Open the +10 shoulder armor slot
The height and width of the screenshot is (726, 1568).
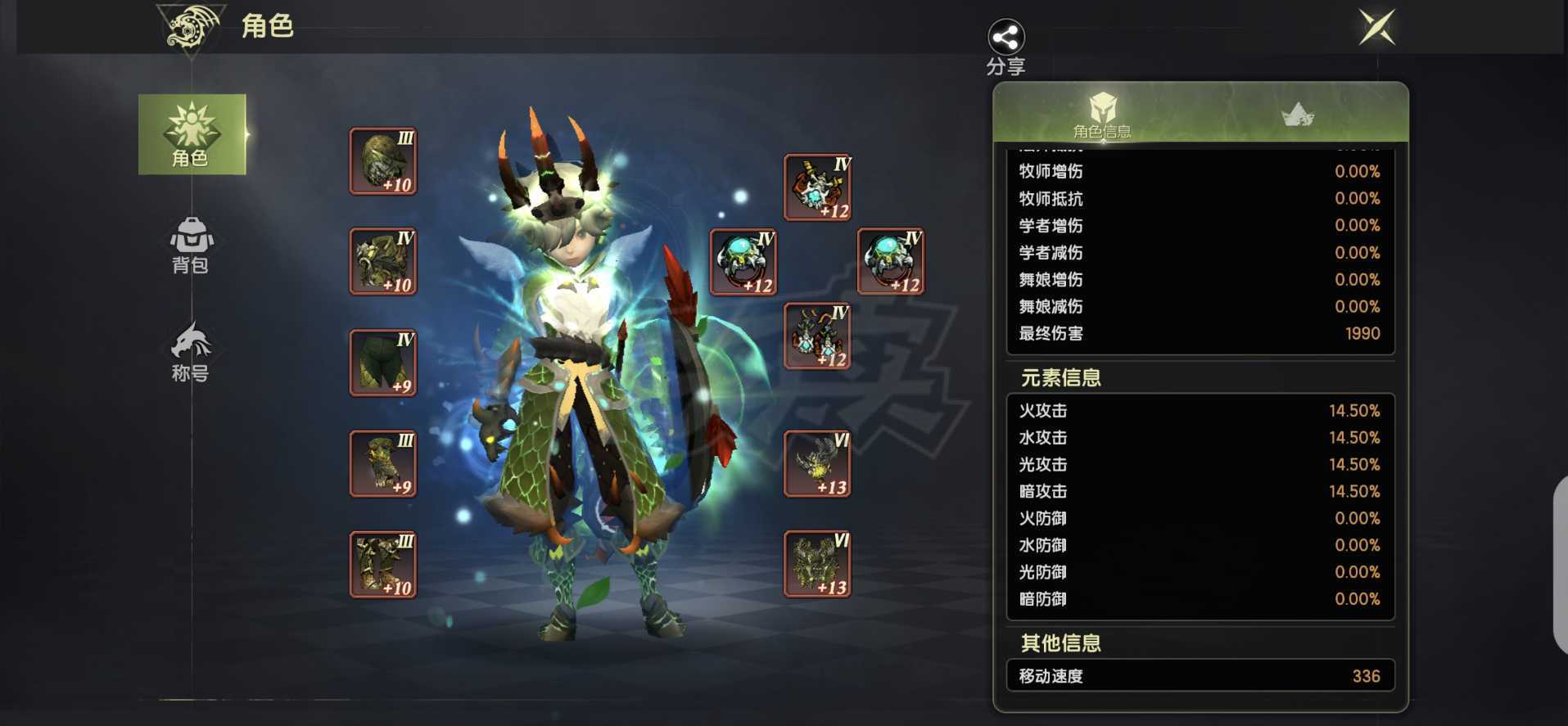coord(382,261)
